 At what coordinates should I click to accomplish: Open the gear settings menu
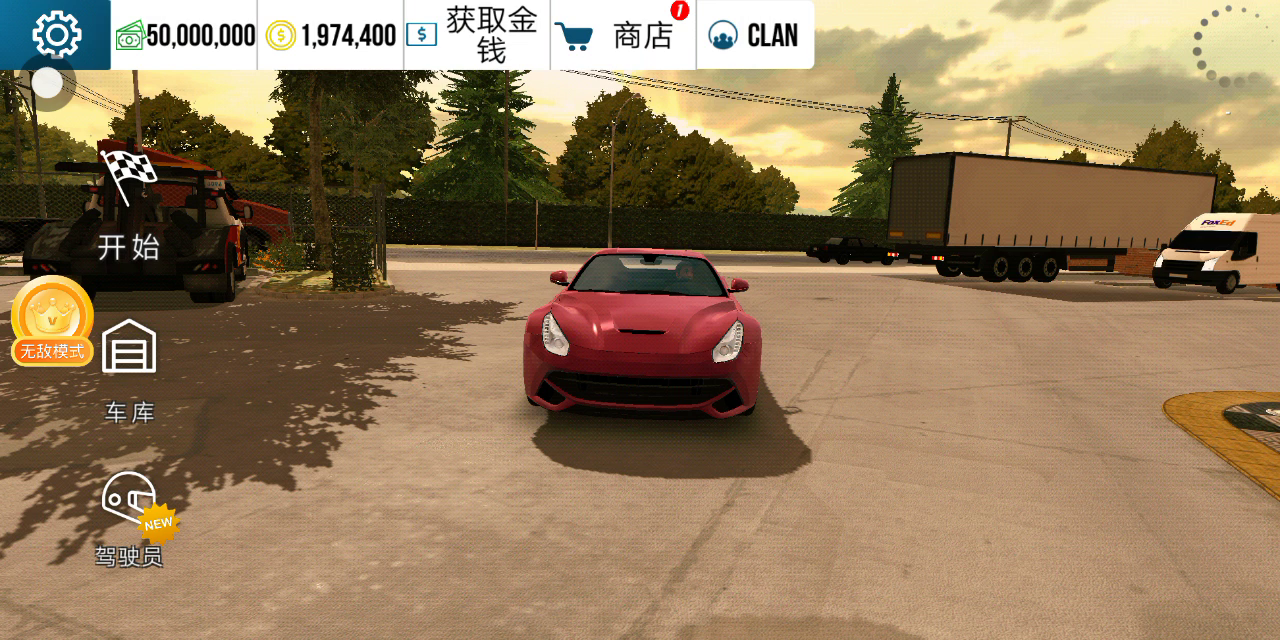pos(56,35)
